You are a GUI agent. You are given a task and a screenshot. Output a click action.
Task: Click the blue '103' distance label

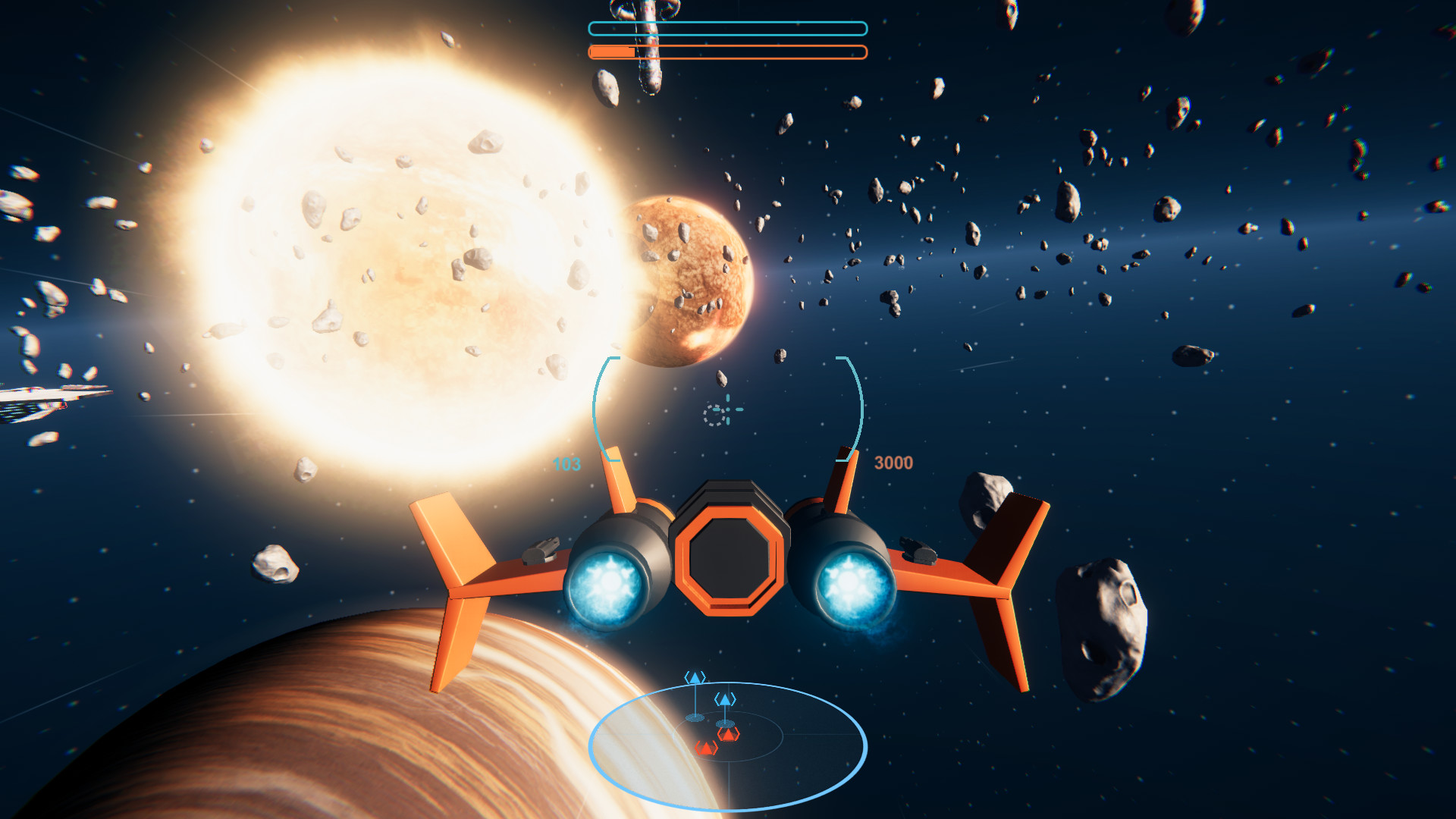566,463
